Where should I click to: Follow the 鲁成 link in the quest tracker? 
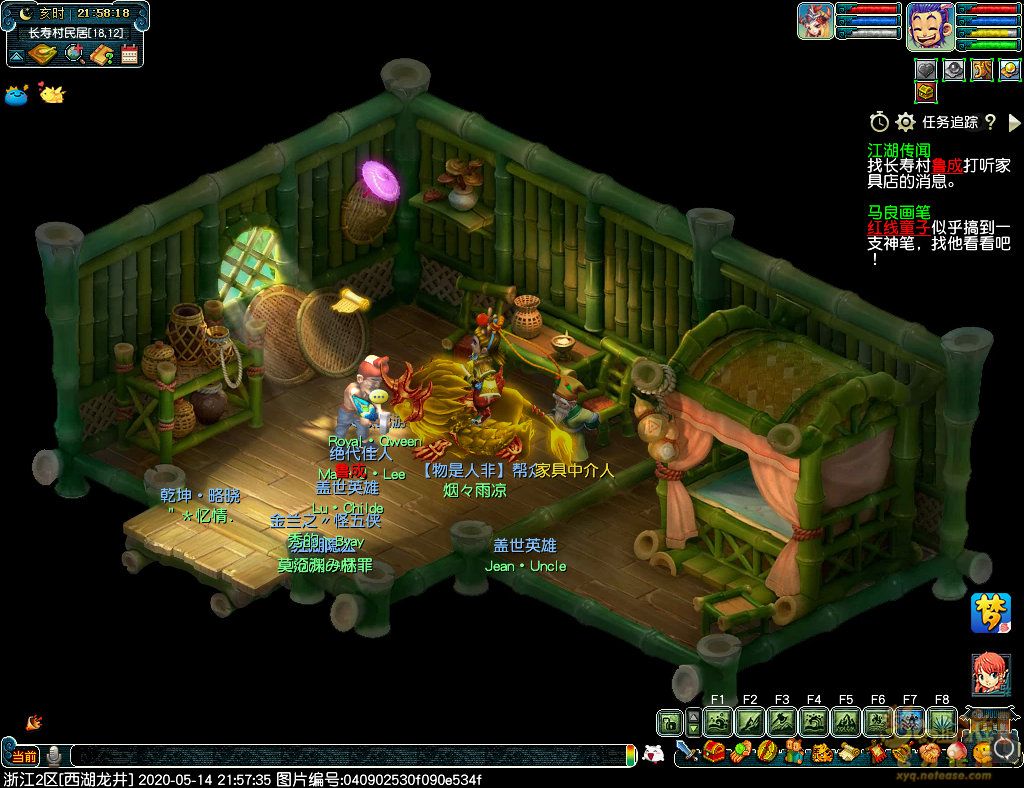point(946,166)
